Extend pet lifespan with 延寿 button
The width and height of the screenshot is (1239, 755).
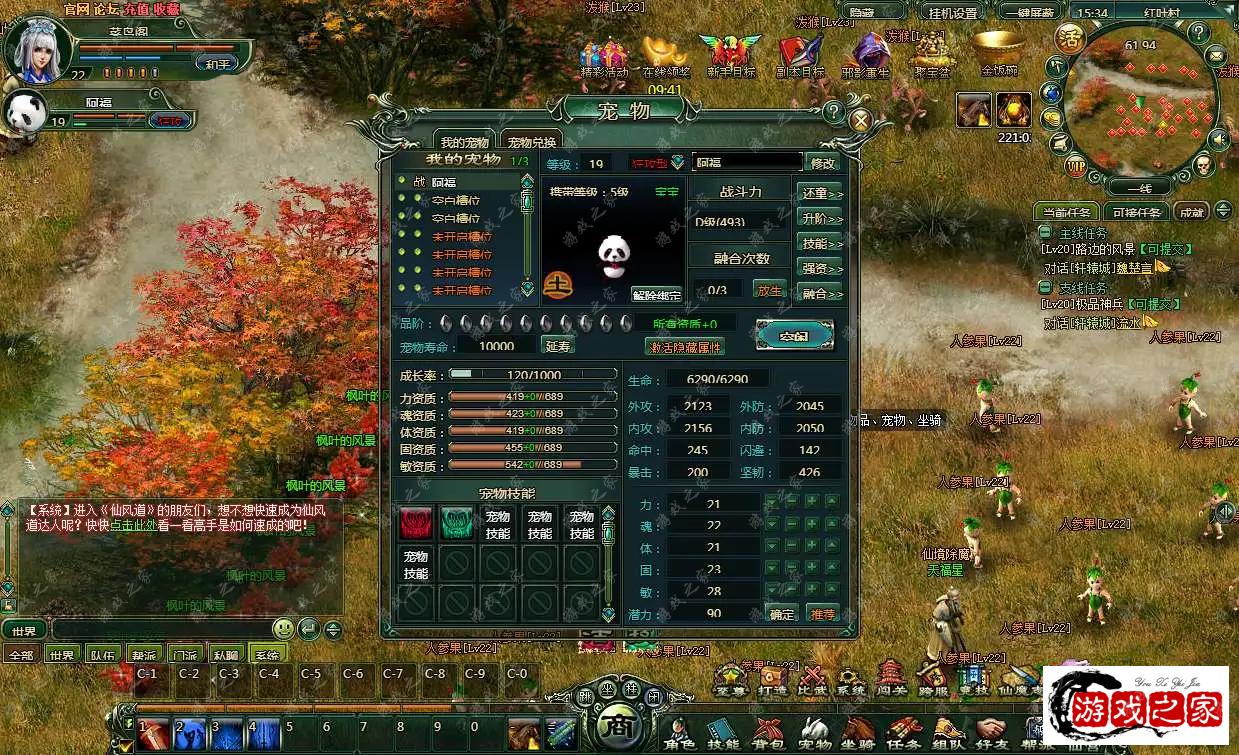pos(558,346)
